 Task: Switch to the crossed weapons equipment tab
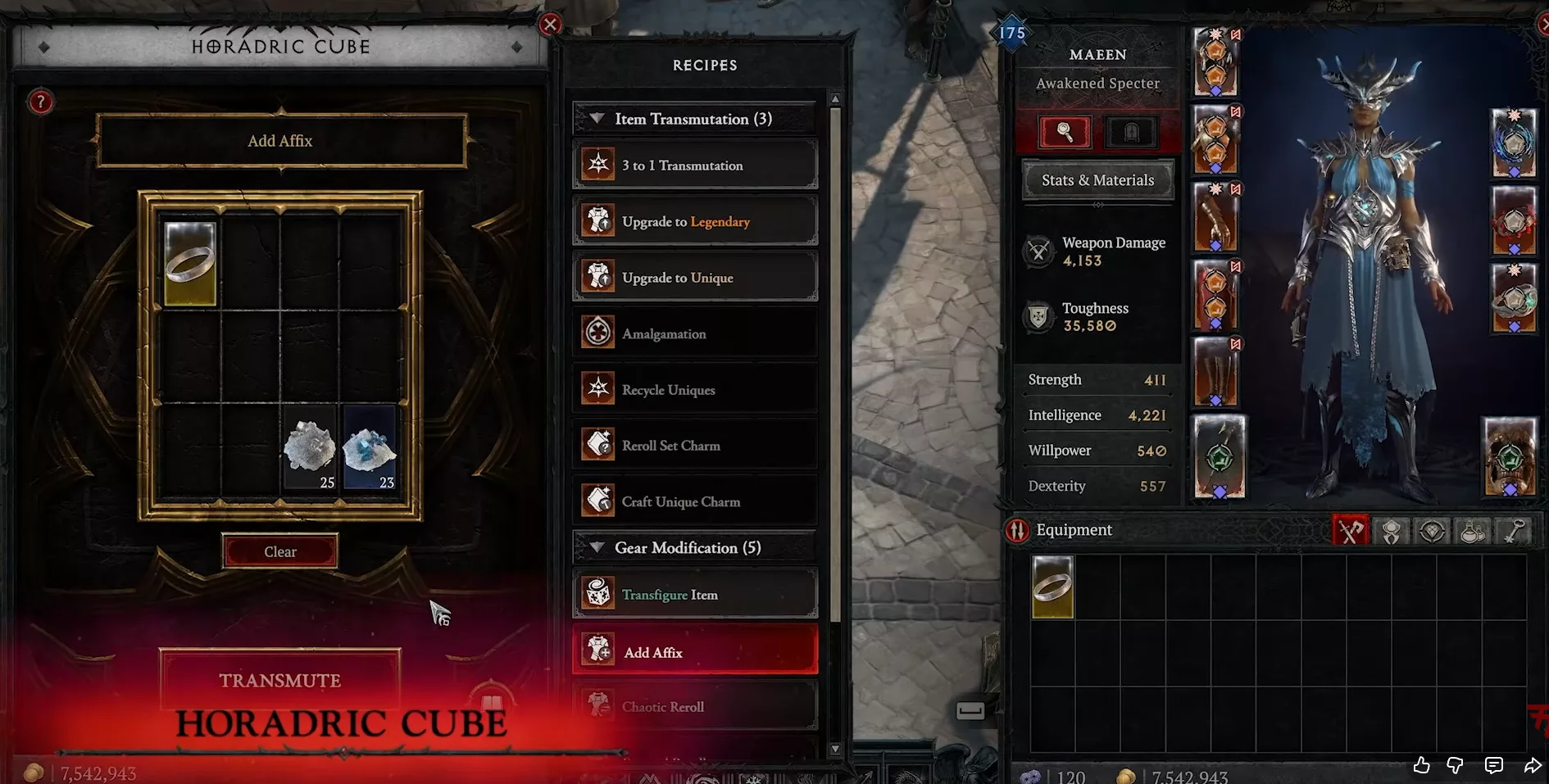tap(1350, 531)
